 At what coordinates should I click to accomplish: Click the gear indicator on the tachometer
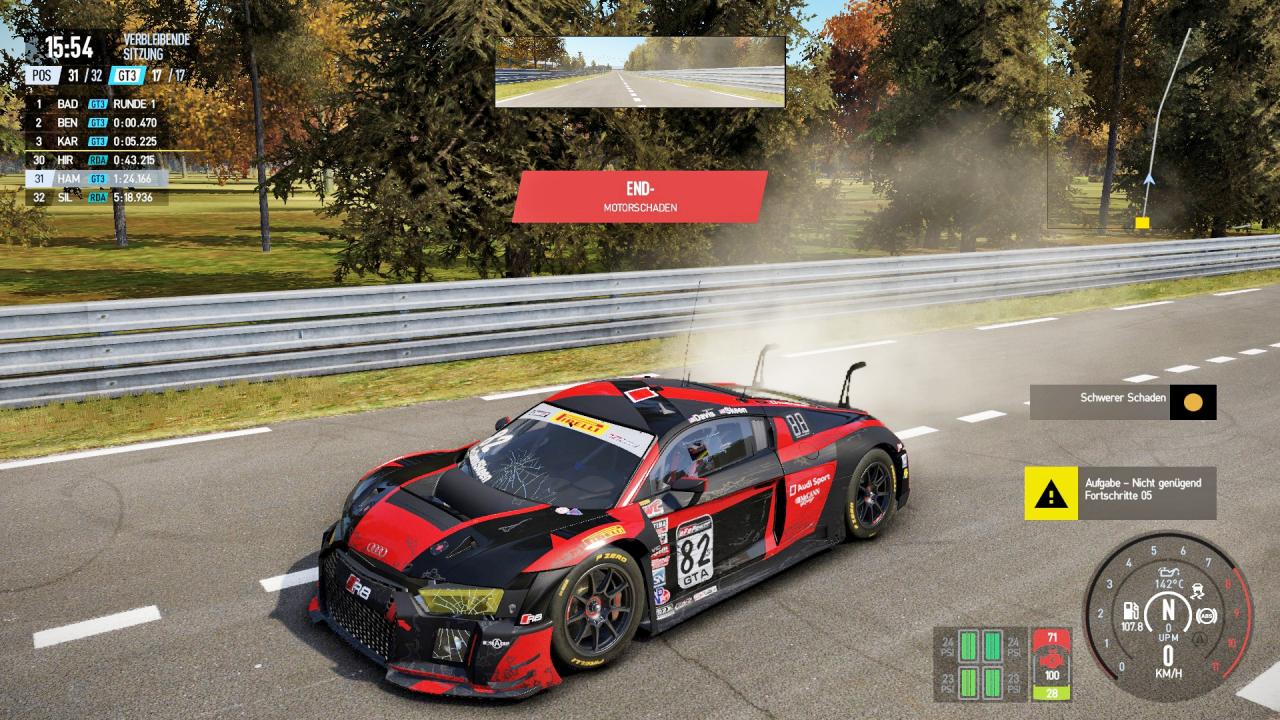(x=1166, y=610)
